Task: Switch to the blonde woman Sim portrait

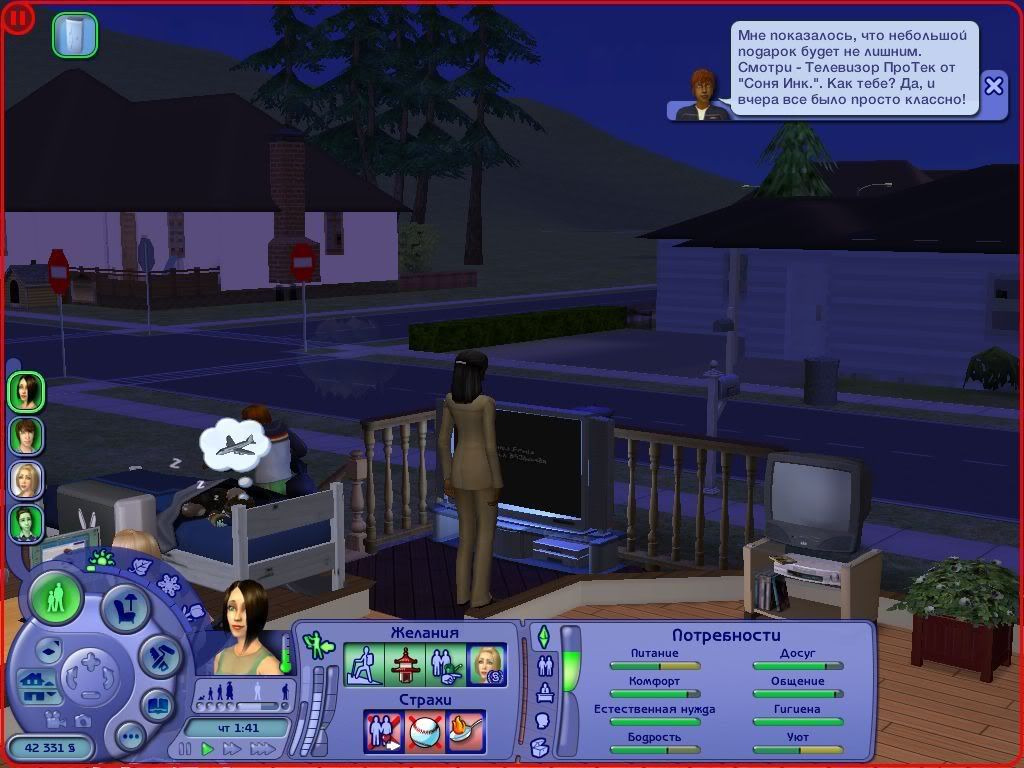Action: point(26,479)
